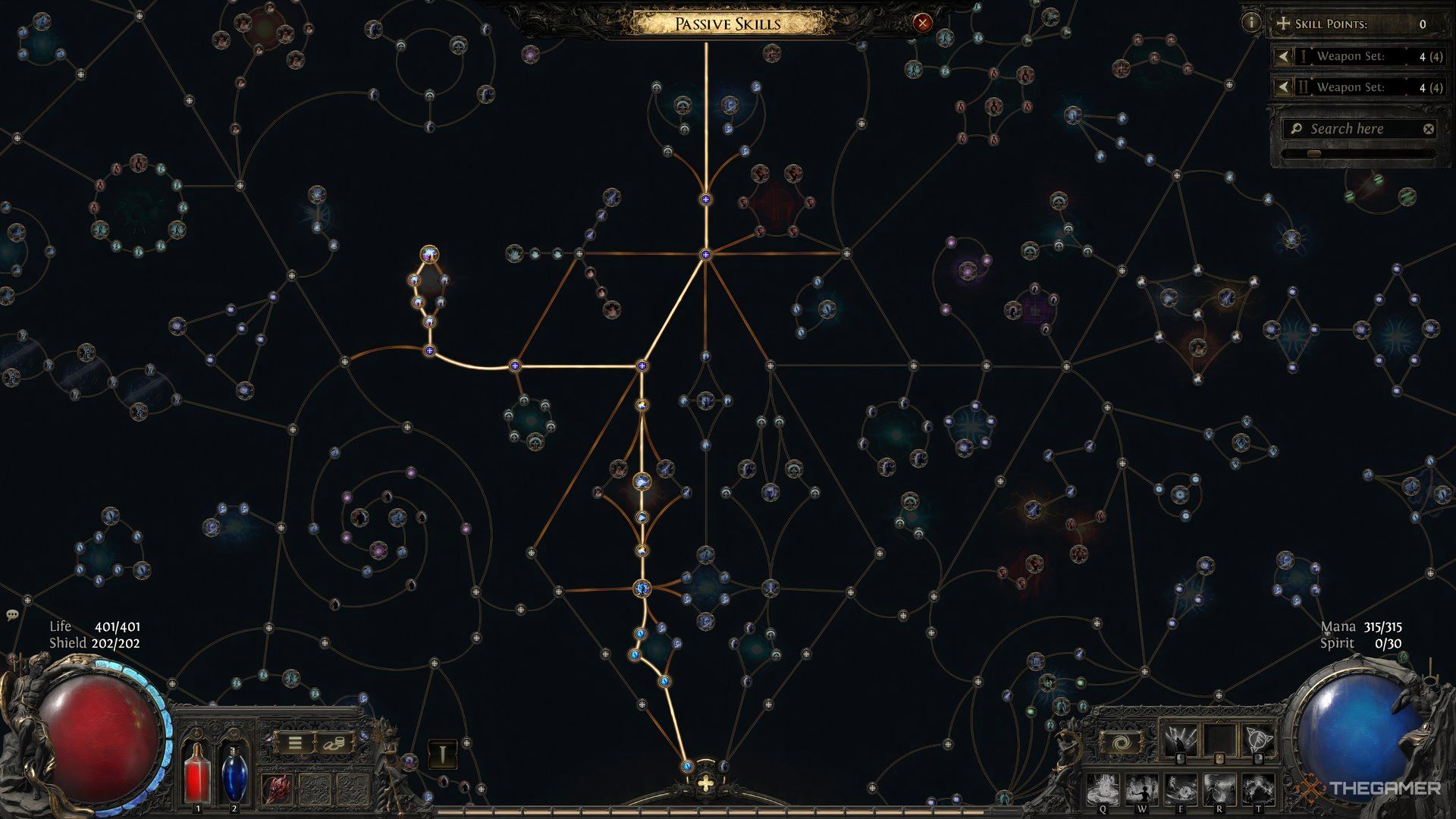
Task: Open the coins and rings shop button
Action: 334,744
